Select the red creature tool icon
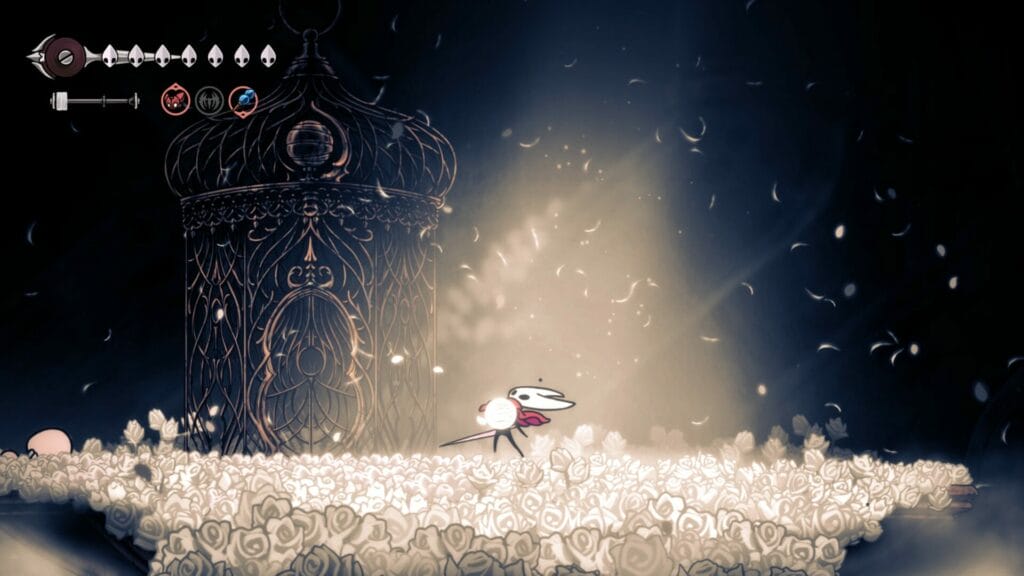Screen dimensions: 1024x576 [176, 100]
